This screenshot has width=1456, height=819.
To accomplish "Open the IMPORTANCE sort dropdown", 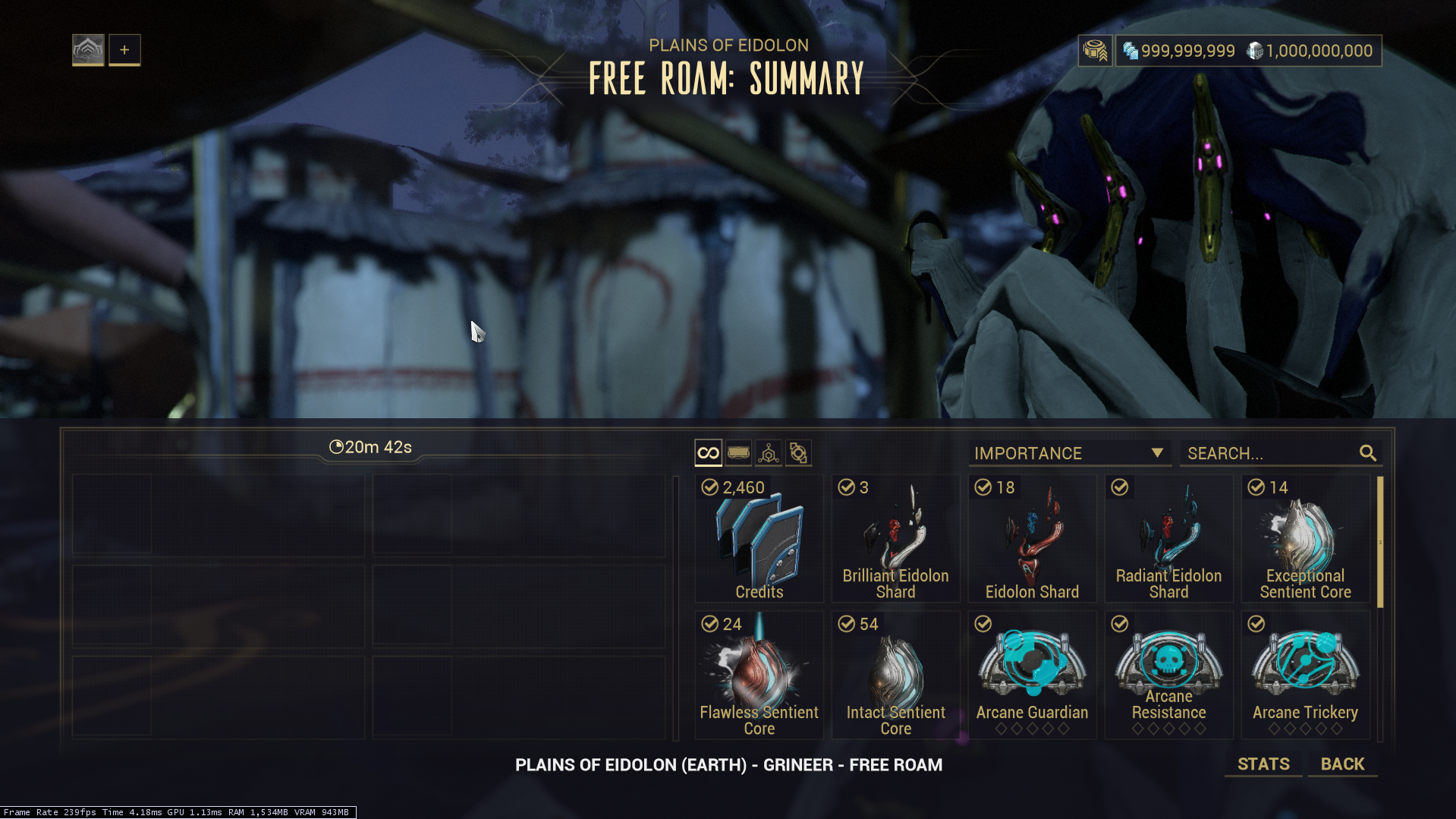I will click(x=1069, y=453).
